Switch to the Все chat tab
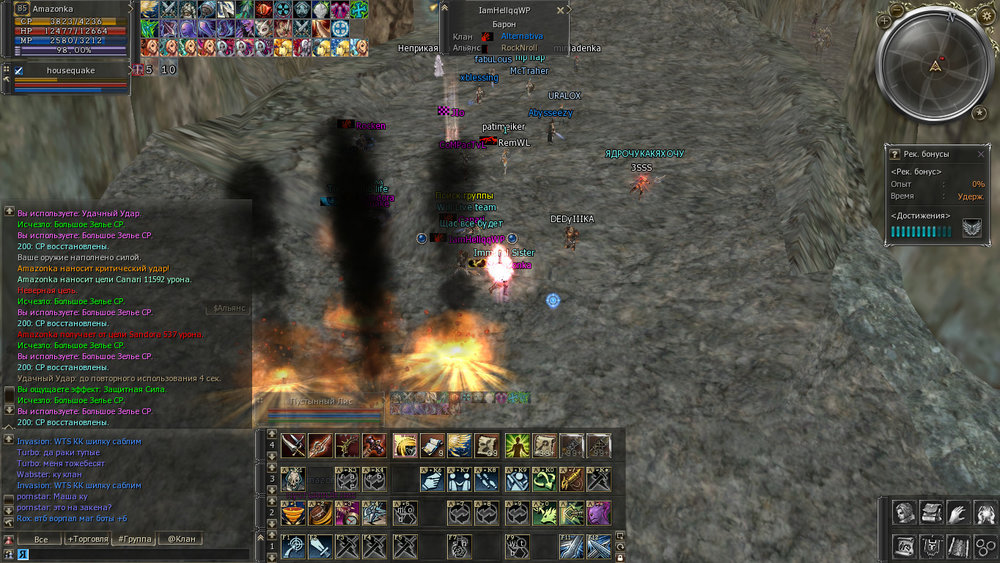 coord(41,539)
